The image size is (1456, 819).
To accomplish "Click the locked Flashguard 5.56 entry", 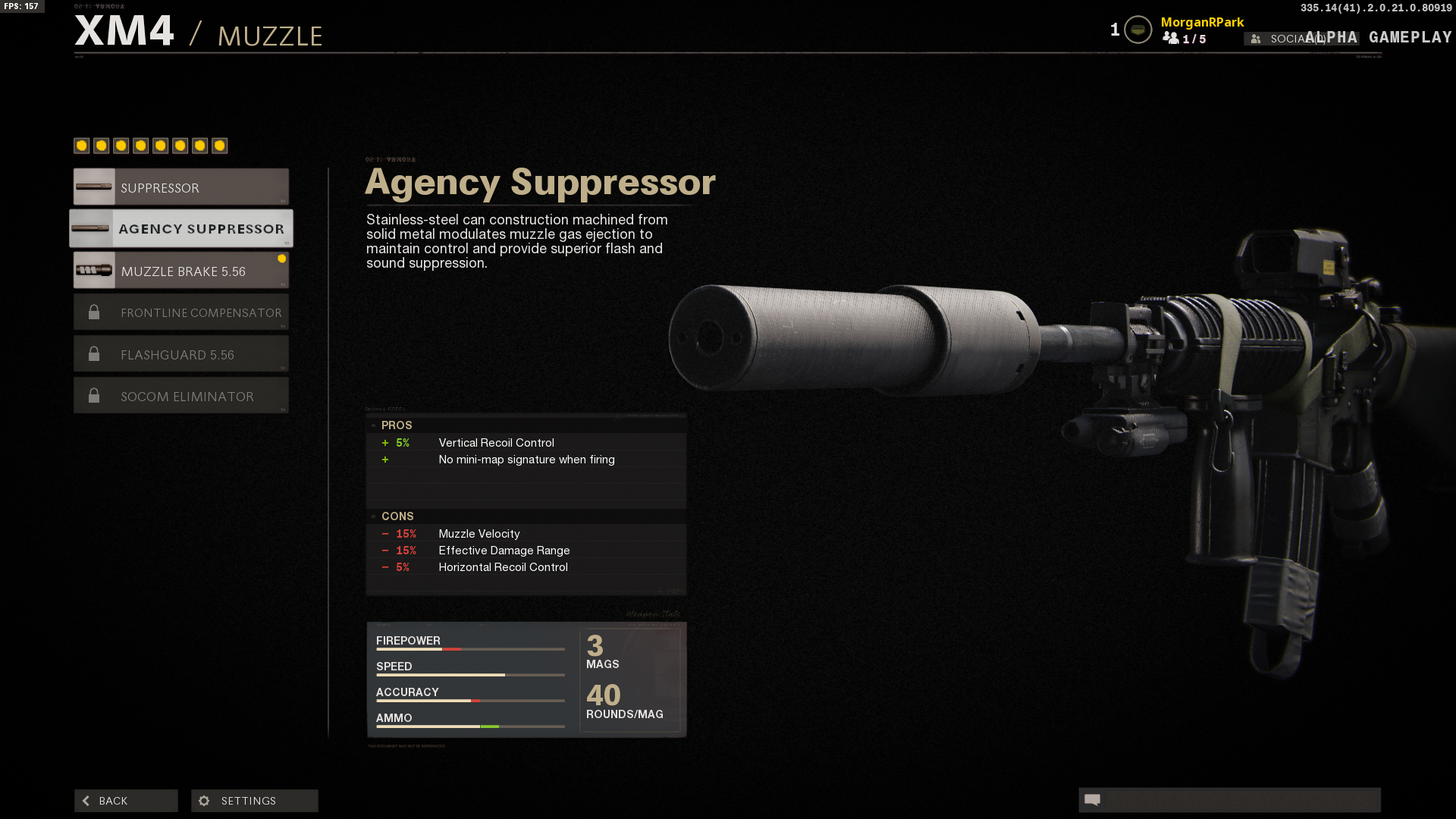I will coord(181,354).
